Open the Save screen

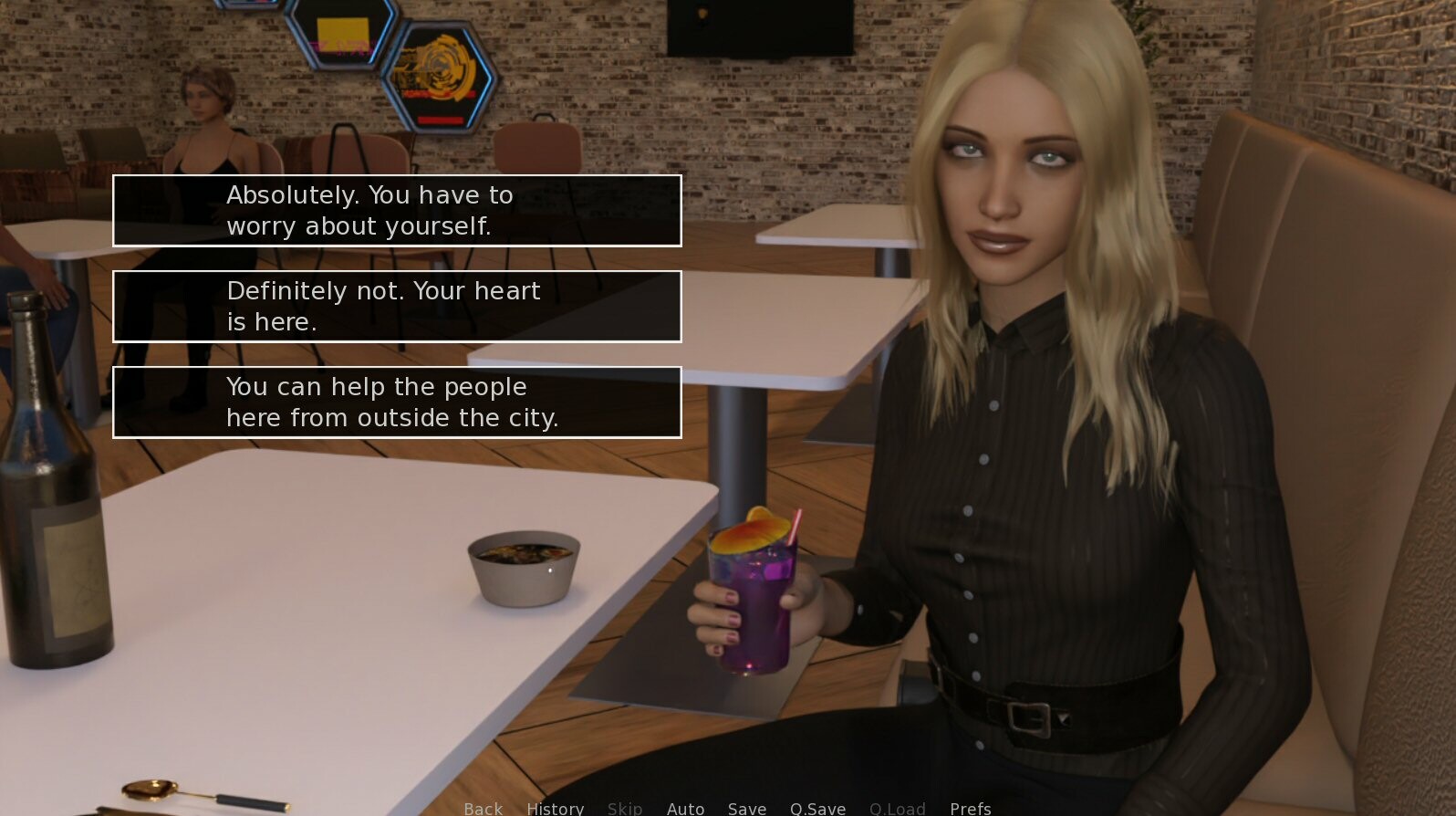(x=746, y=809)
